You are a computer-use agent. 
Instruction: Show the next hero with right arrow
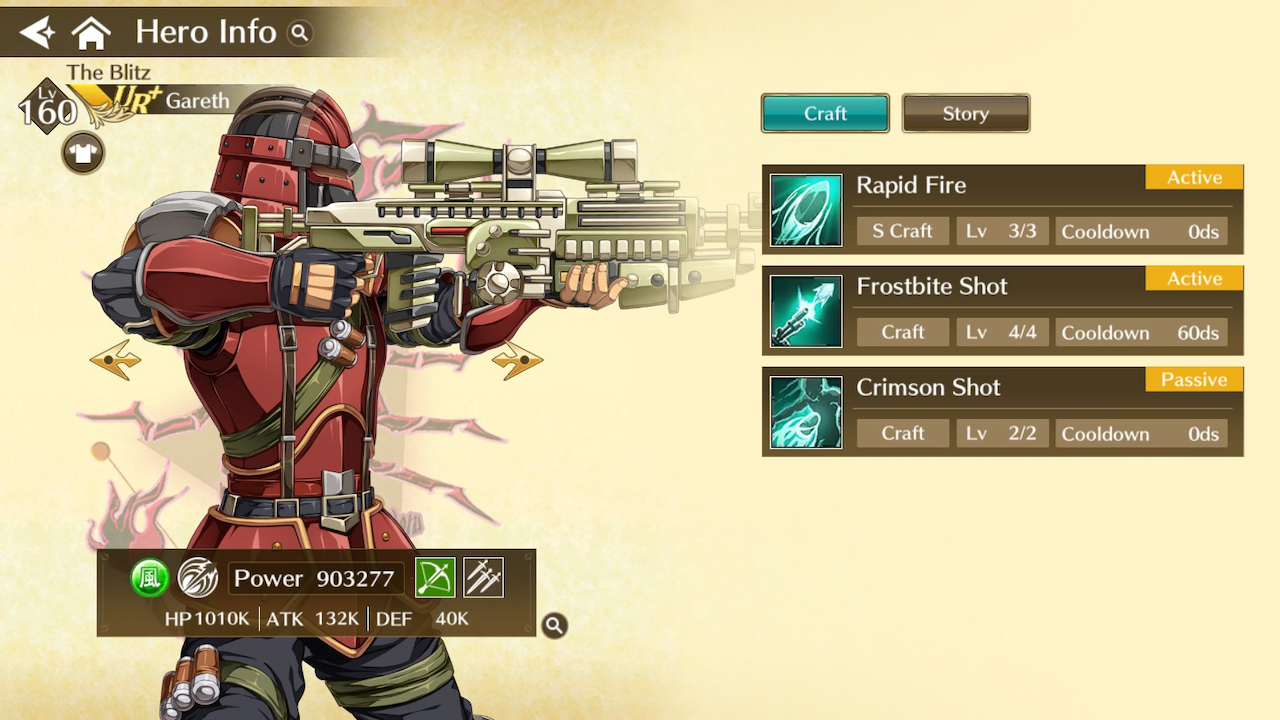[517, 360]
